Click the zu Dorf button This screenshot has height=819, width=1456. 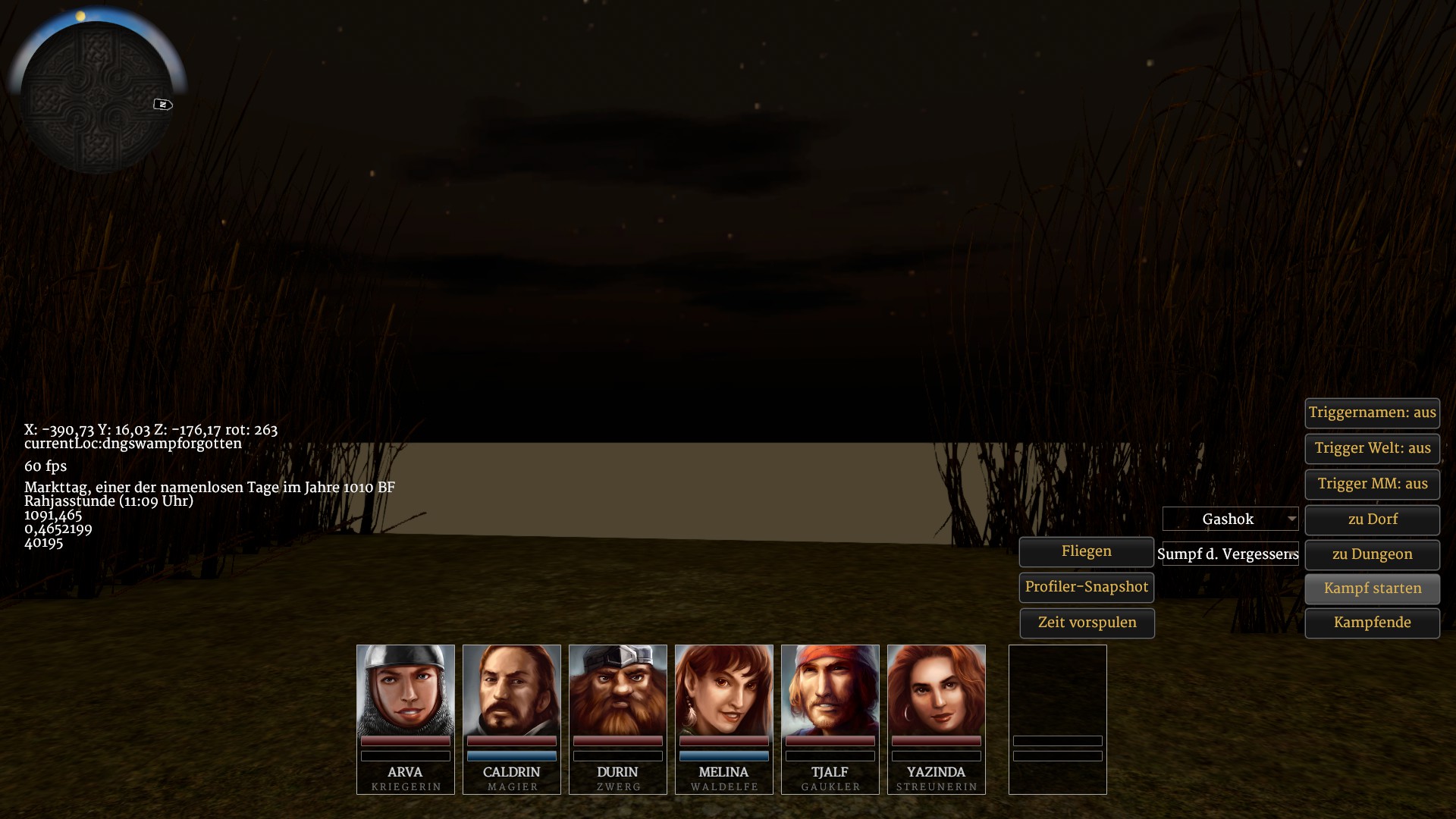point(1372,519)
